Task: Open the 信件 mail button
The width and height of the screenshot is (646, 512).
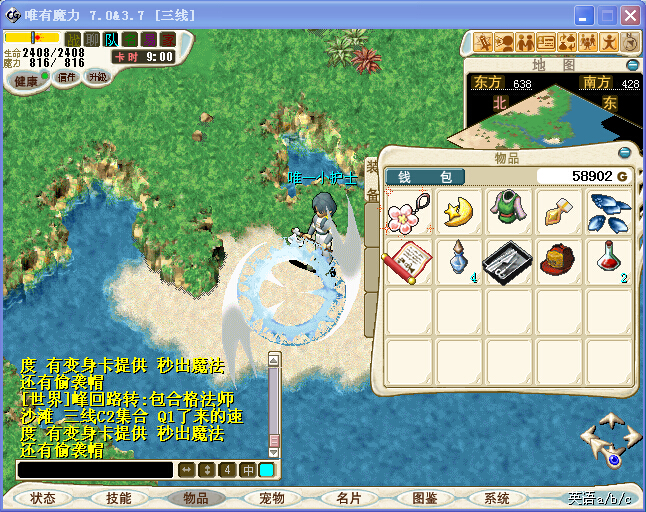Action: [x=66, y=77]
